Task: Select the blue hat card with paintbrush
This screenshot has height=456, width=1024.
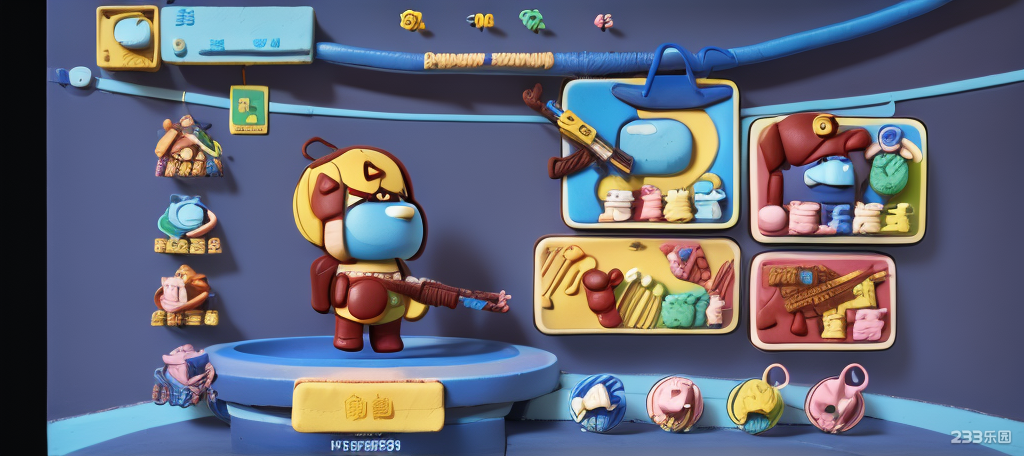Action: click(650, 153)
